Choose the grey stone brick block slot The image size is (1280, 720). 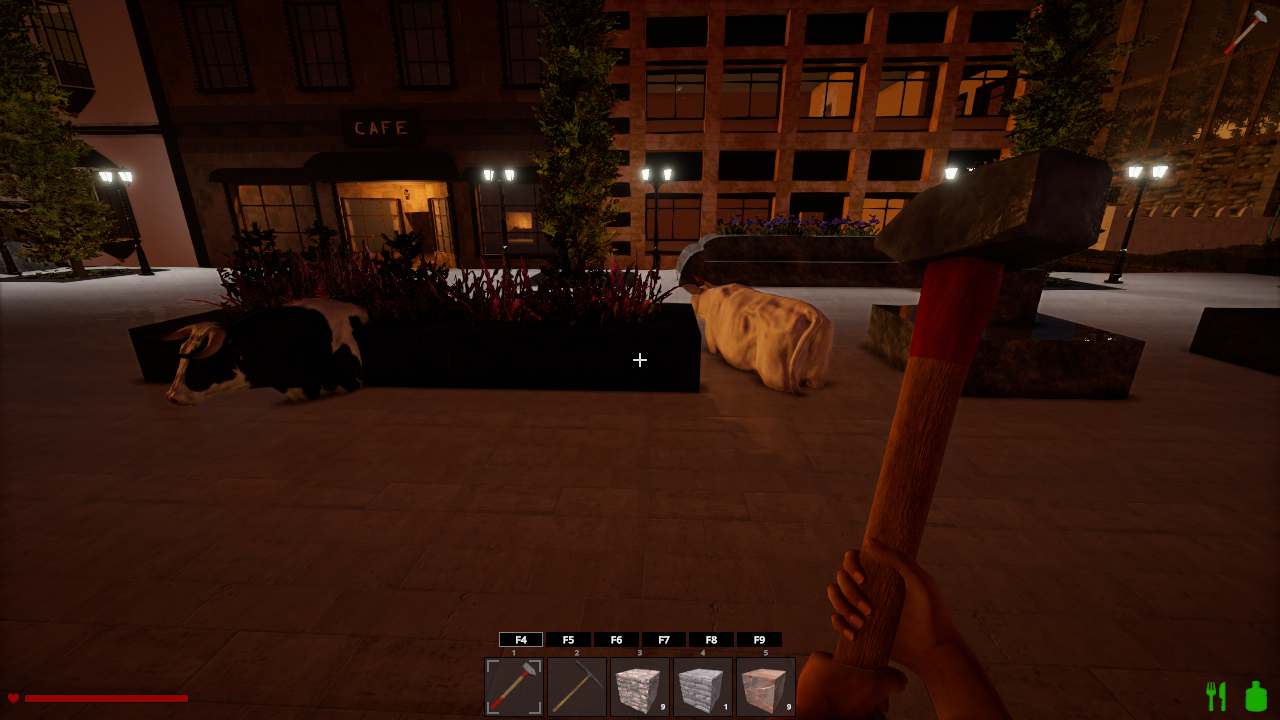(x=703, y=687)
